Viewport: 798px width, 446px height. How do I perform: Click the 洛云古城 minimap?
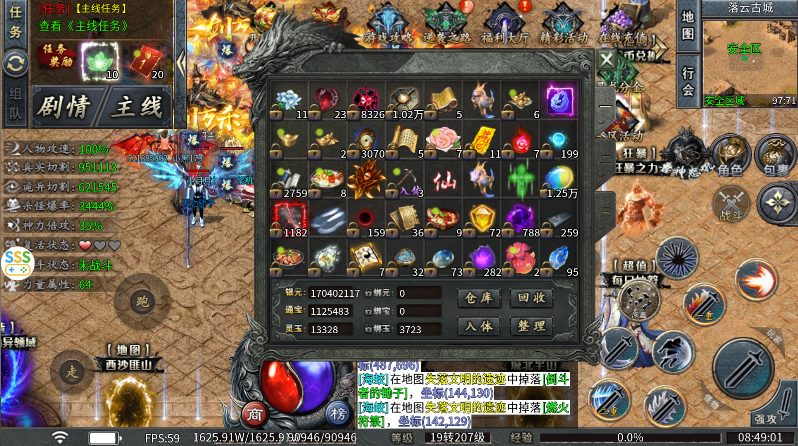(749, 55)
